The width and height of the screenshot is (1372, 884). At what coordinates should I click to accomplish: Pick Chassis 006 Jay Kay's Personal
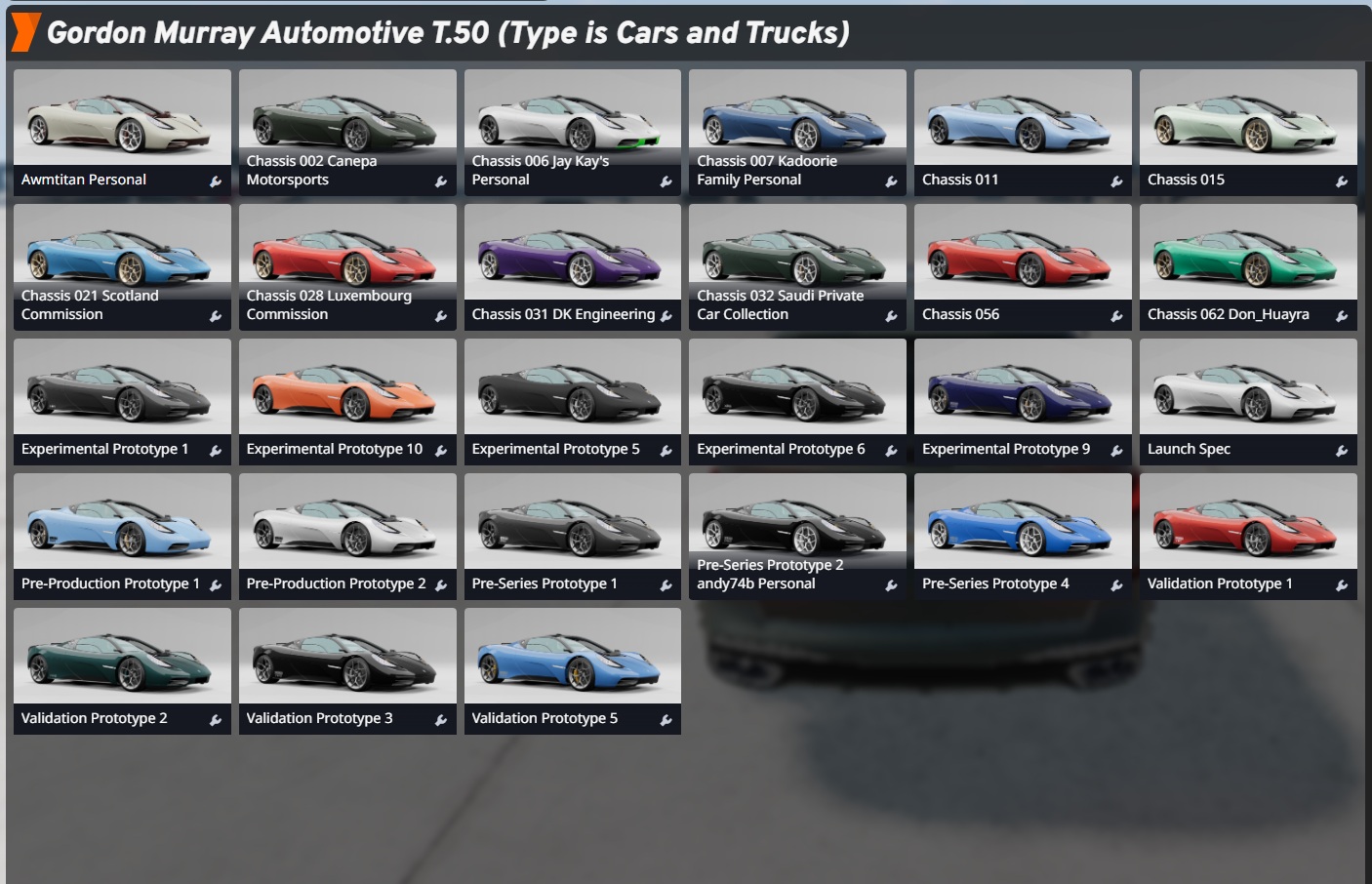(573, 132)
